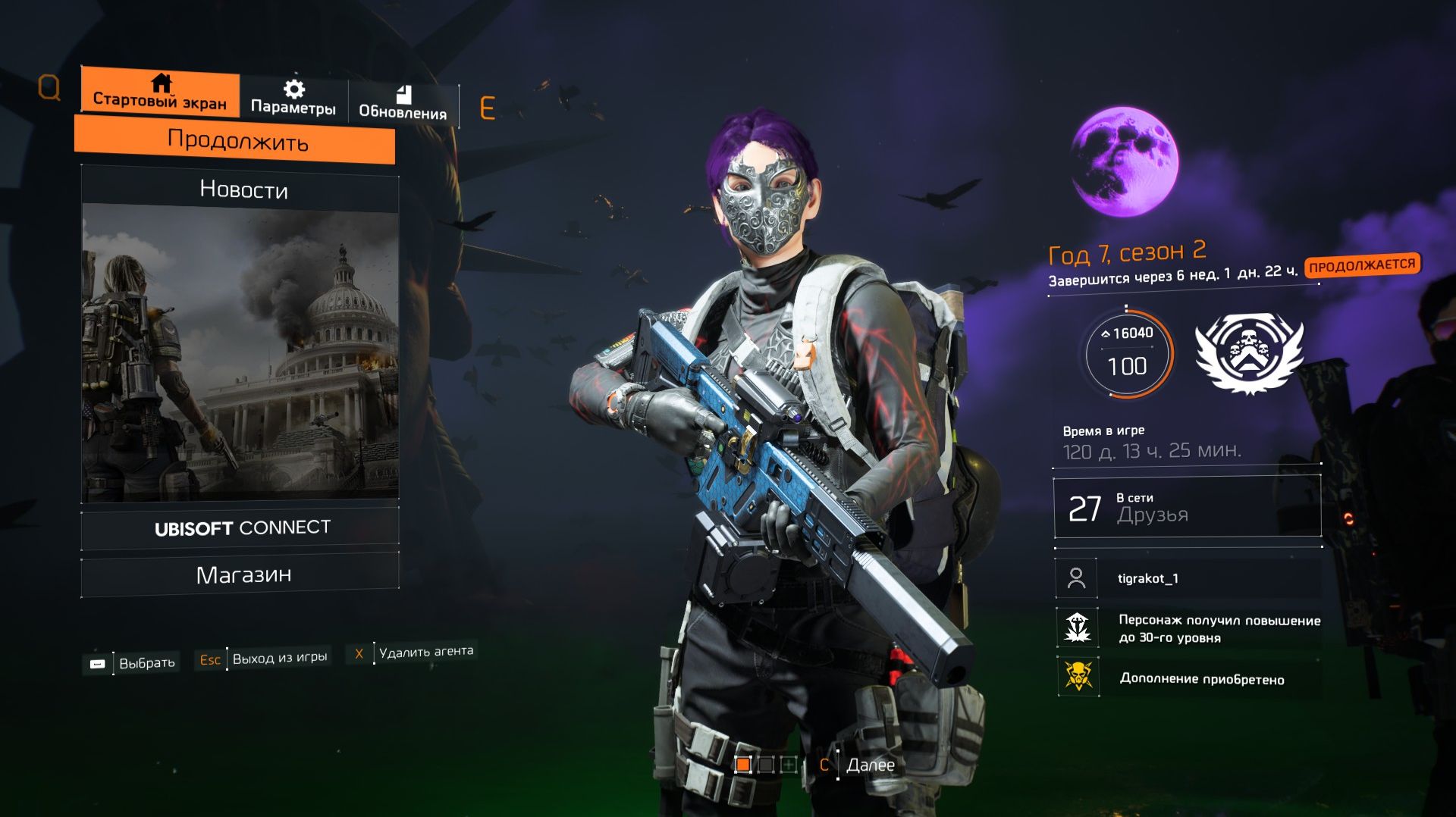The image size is (1456, 817).
Task: Open the Магазин store
Action: pos(243,575)
